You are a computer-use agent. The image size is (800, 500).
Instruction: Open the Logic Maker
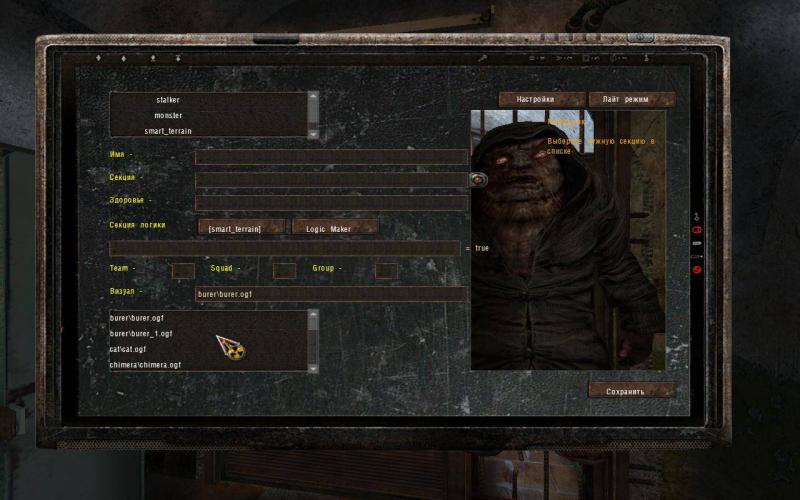point(335,228)
